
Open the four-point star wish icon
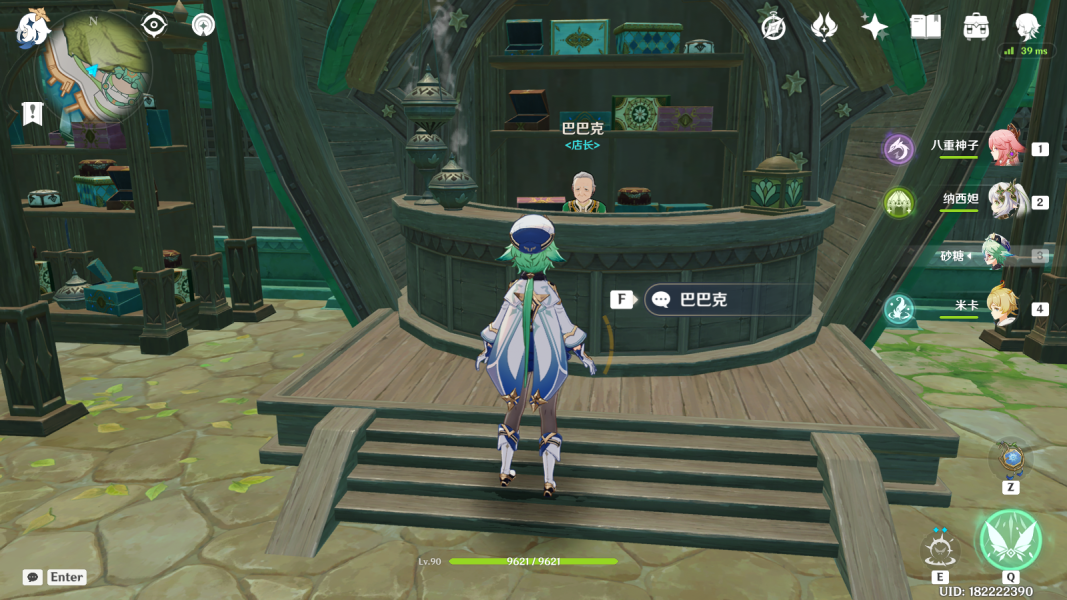(875, 27)
